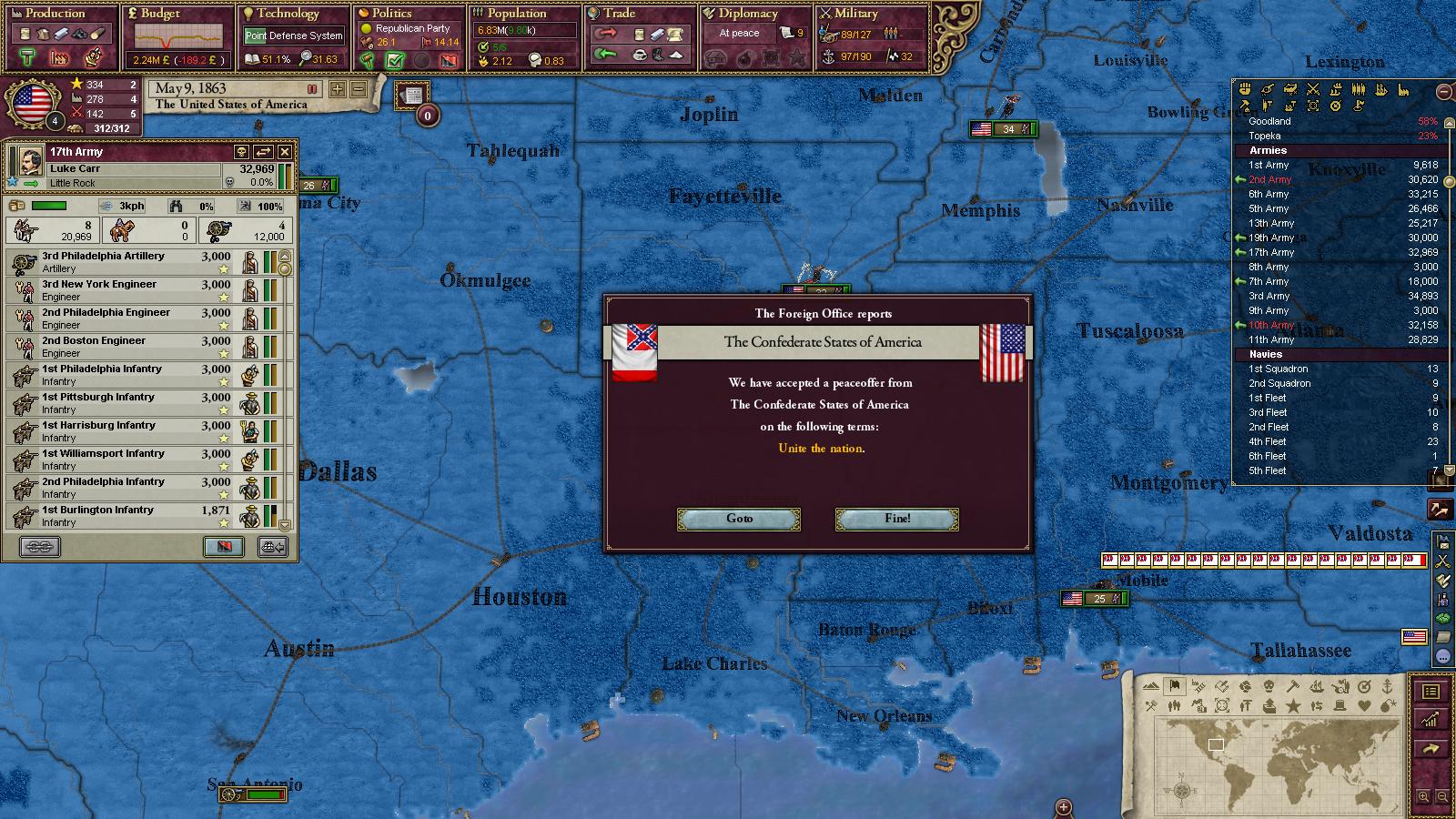Open the ledger chart button
The width and height of the screenshot is (1456, 819).
point(1431,720)
